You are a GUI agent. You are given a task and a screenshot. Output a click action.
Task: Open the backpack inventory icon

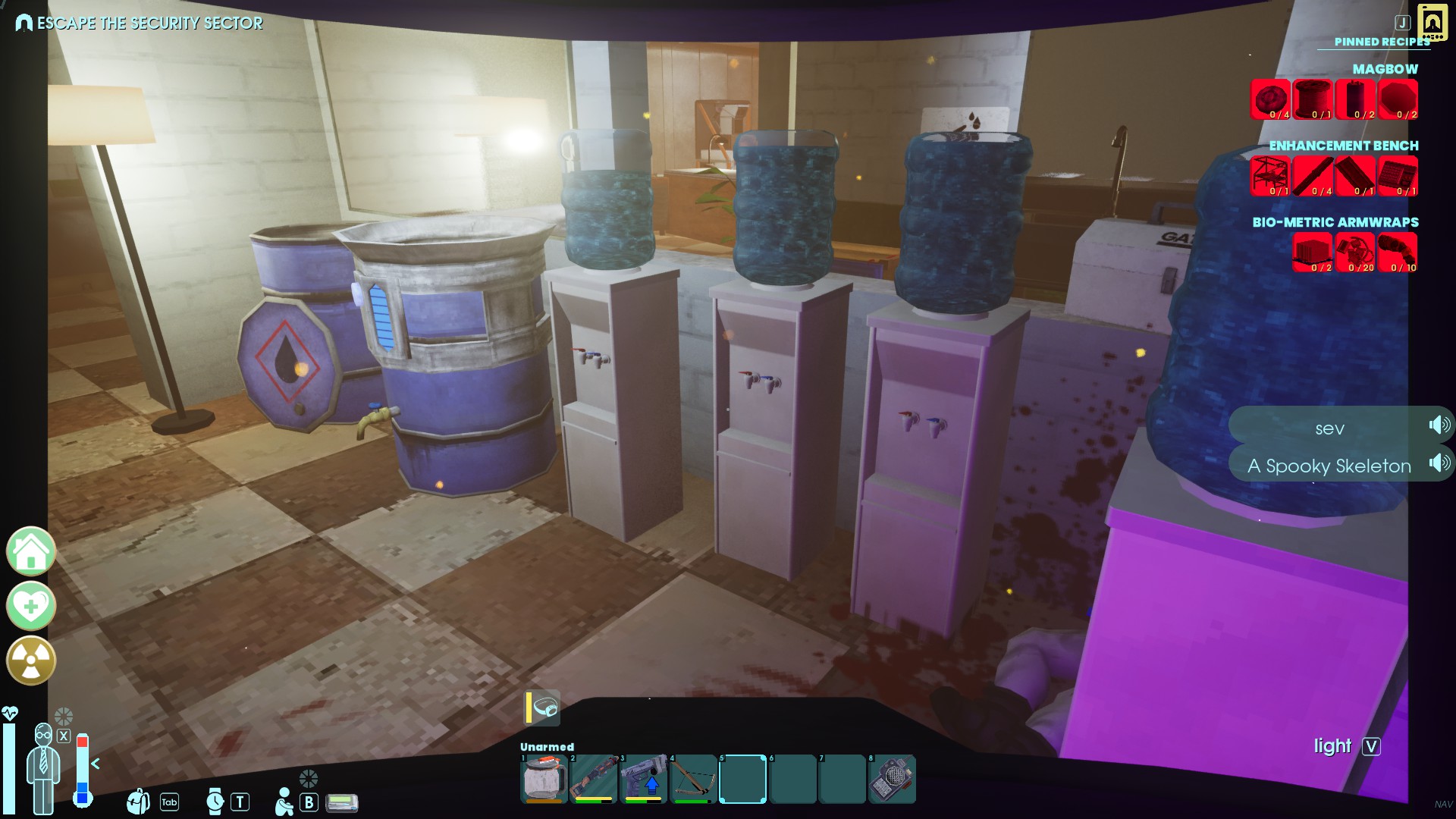[x=138, y=801]
